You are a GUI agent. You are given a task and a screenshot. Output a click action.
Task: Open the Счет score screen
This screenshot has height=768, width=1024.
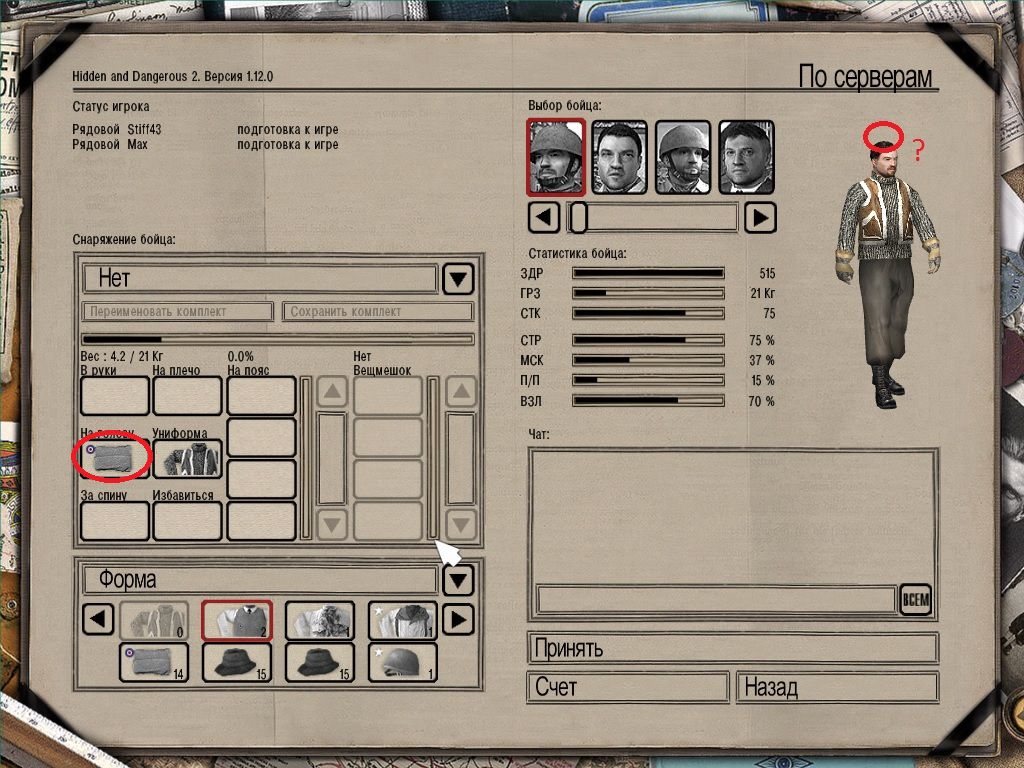point(628,688)
